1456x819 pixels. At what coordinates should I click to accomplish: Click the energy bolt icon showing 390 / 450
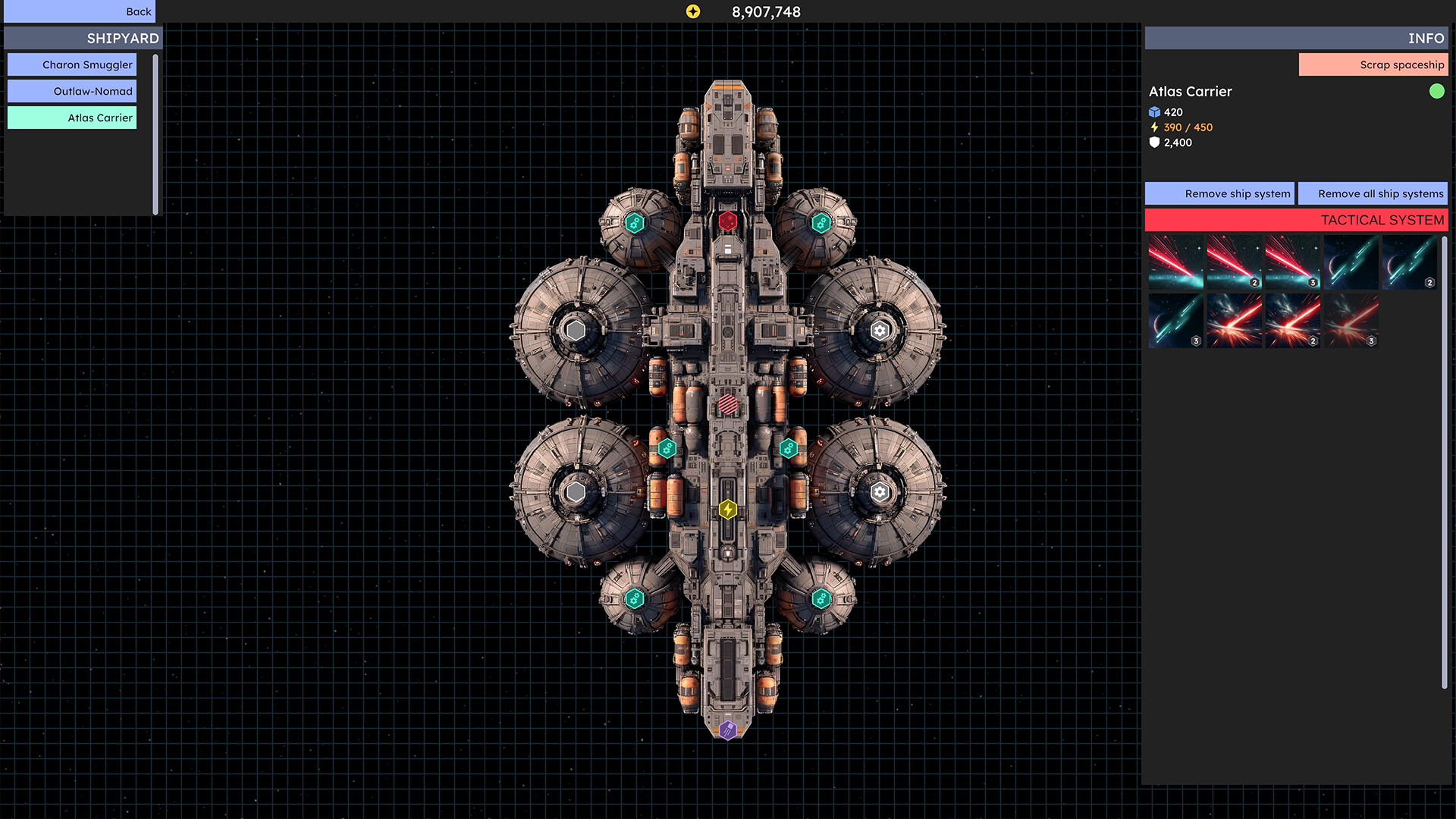click(x=1153, y=127)
